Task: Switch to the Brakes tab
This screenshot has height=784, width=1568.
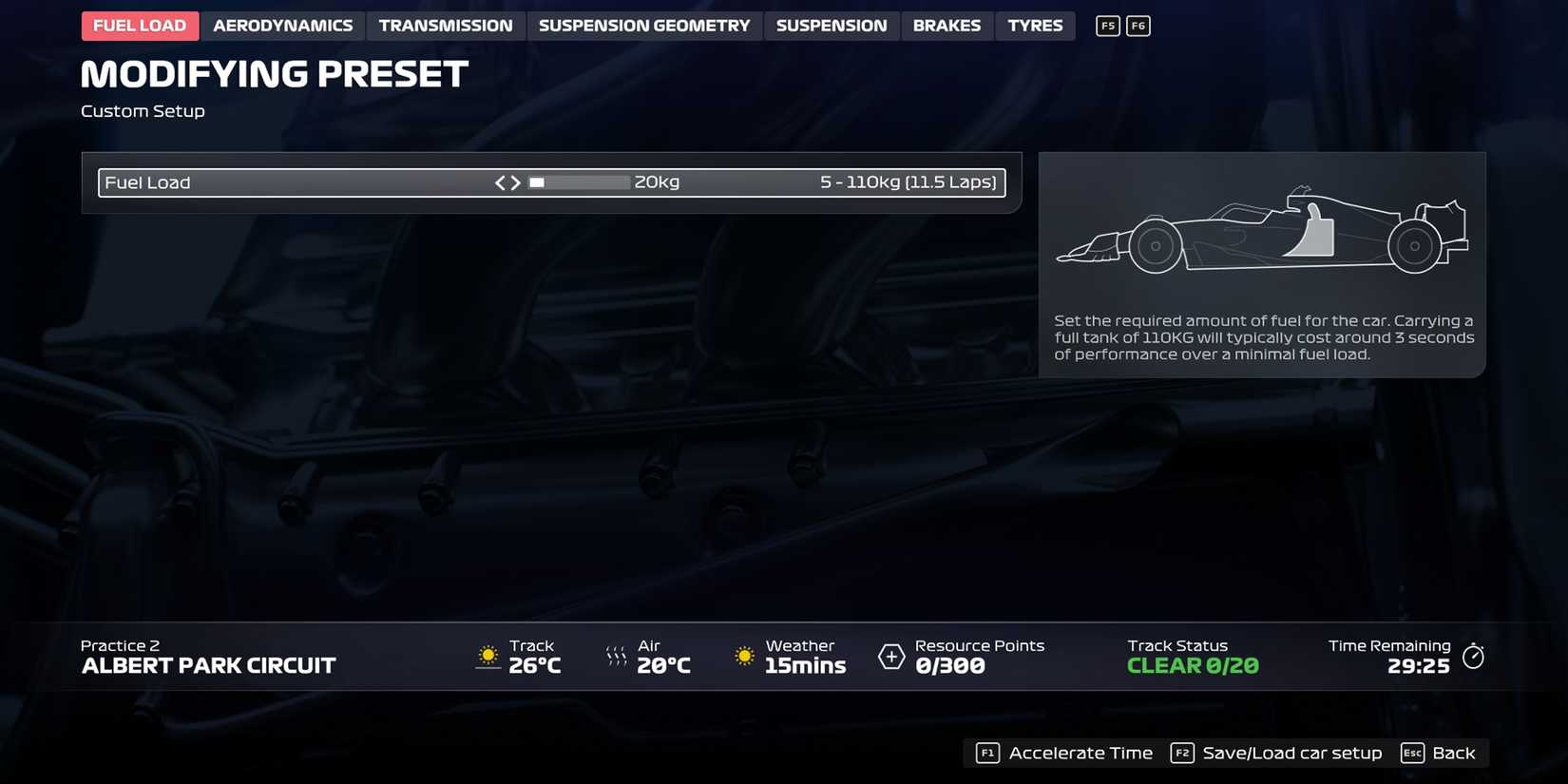Action: (x=947, y=26)
